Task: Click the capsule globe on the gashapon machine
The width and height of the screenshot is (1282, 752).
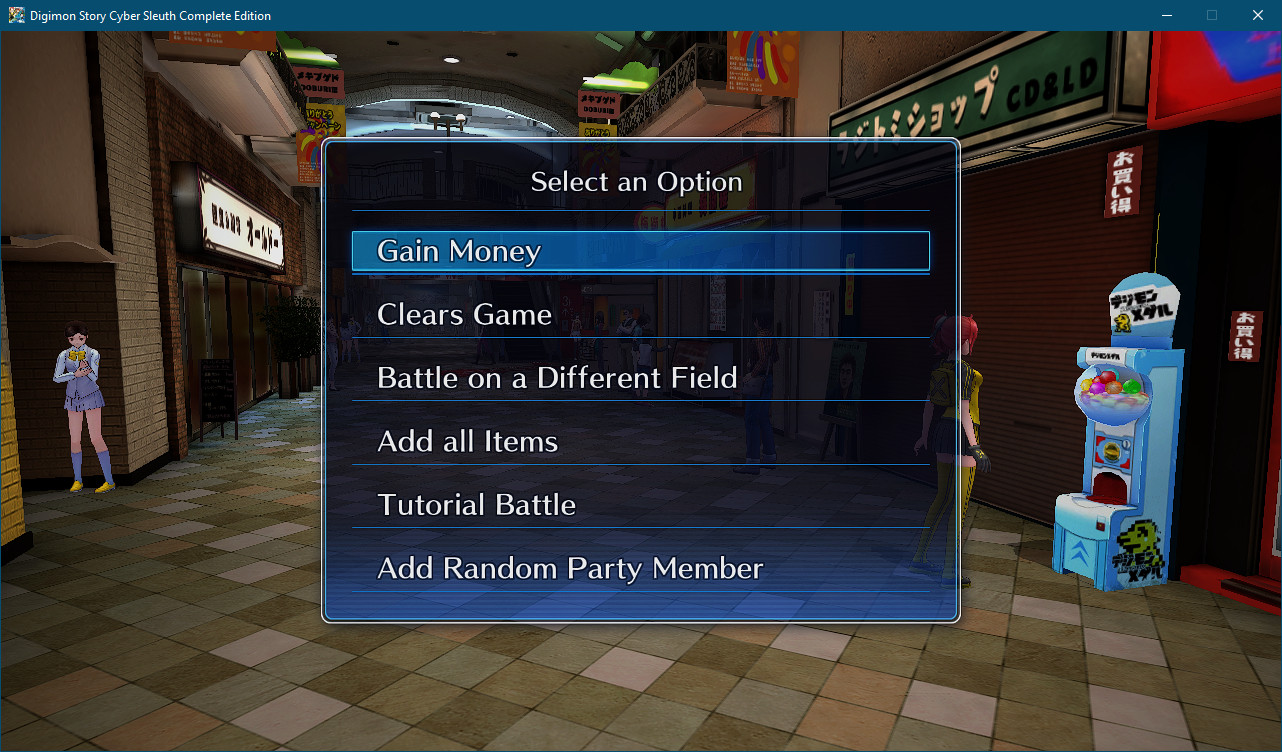Action: tap(1113, 390)
